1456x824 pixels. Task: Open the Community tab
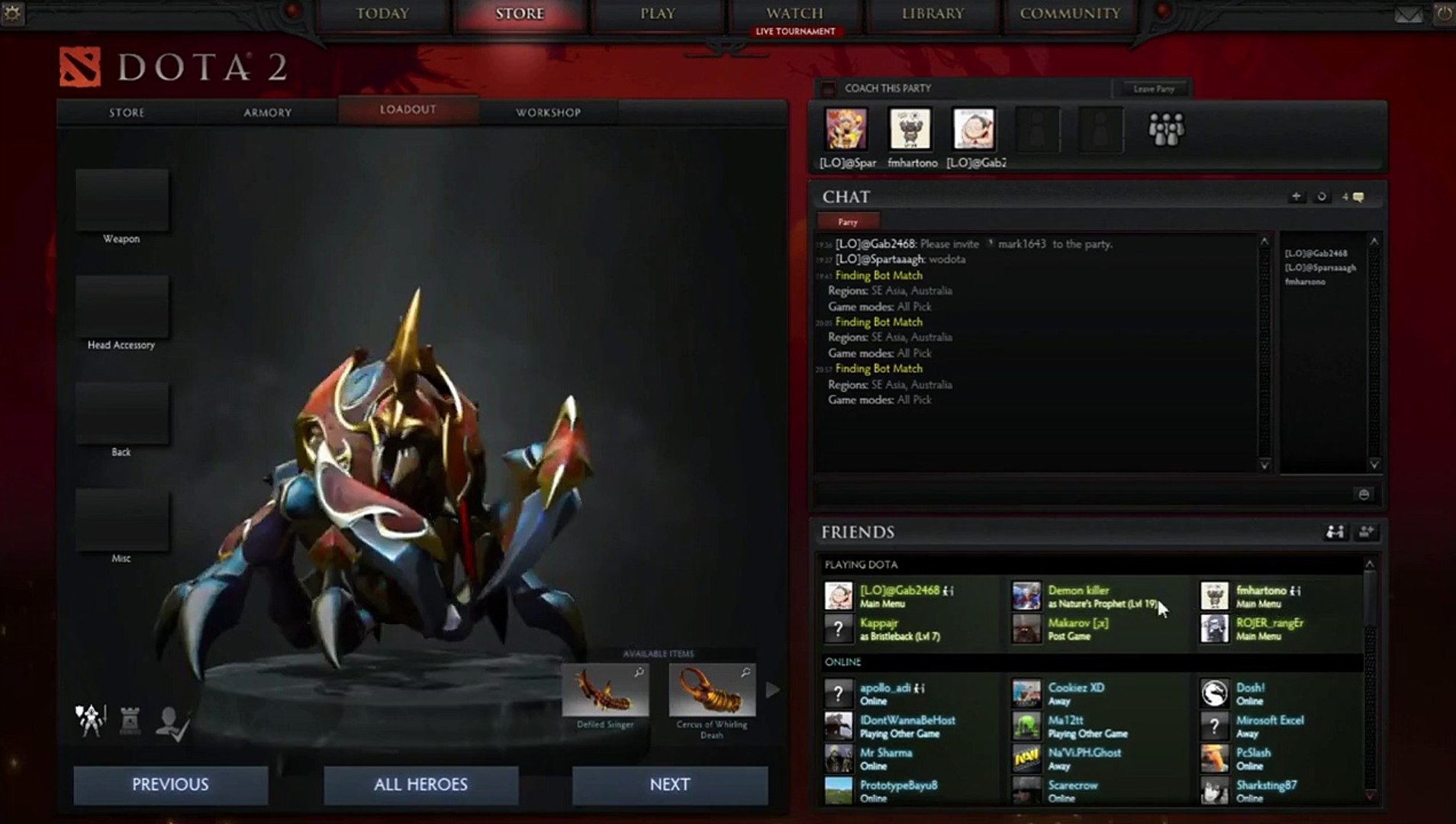click(1070, 14)
